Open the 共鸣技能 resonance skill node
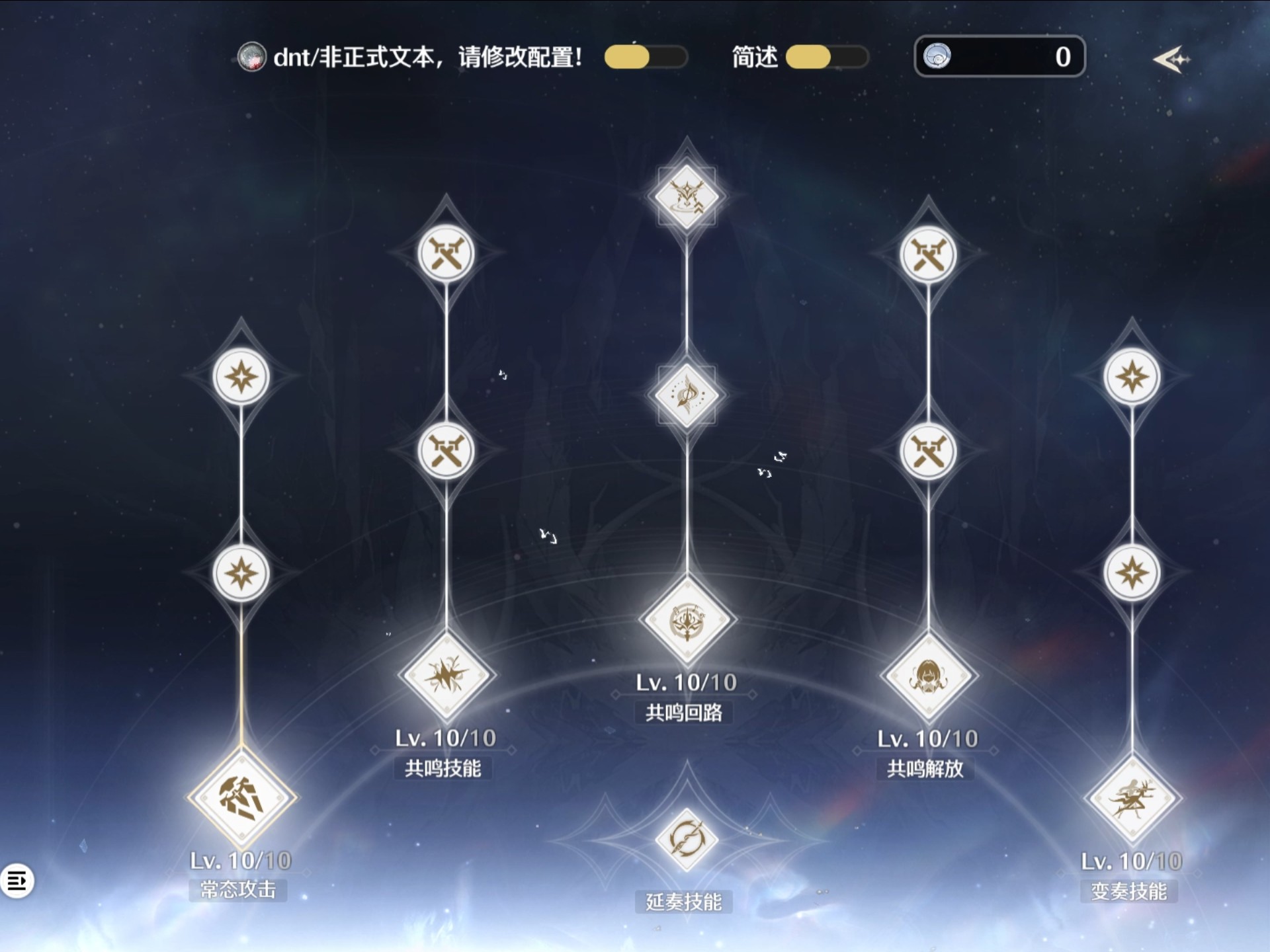Image resolution: width=1270 pixels, height=952 pixels. pyautogui.click(x=446, y=676)
